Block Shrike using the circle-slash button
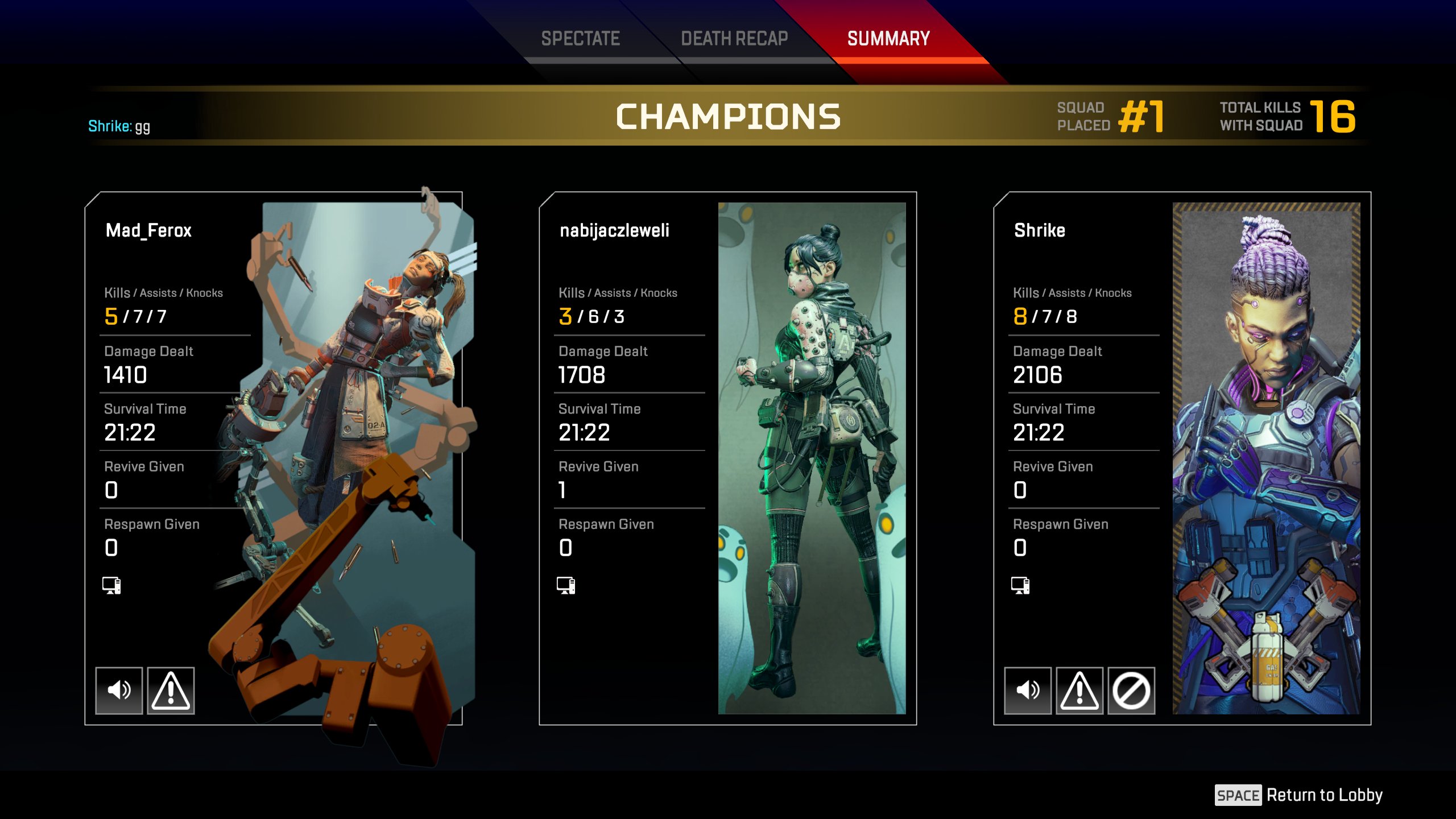Screen dimensions: 1456x819 (x=1131, y=690)
